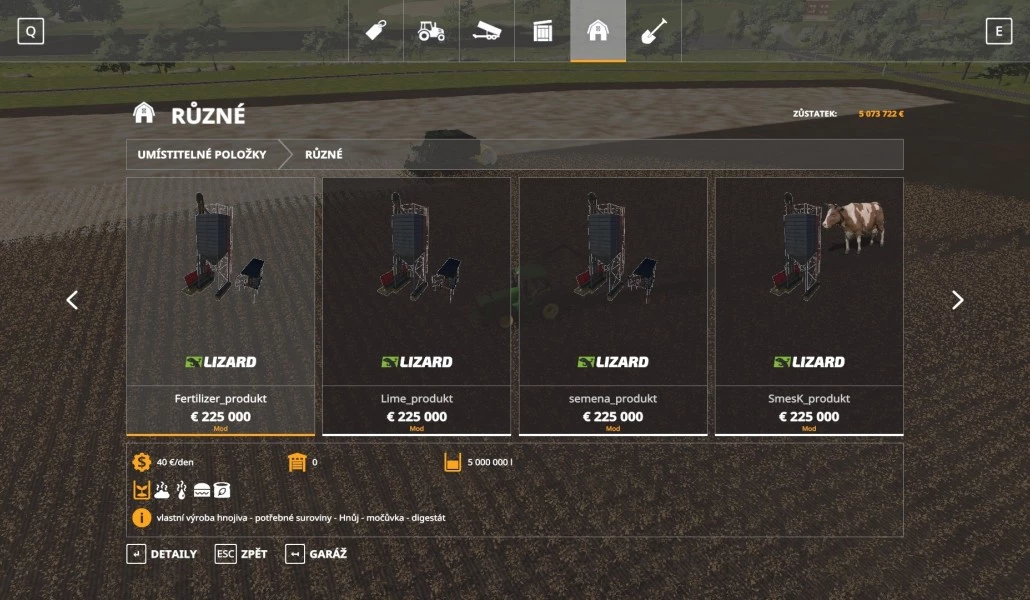This screenshot has width=1030, height=600.
Task: Open the price tag shop tab
Action: pos(376,31)
